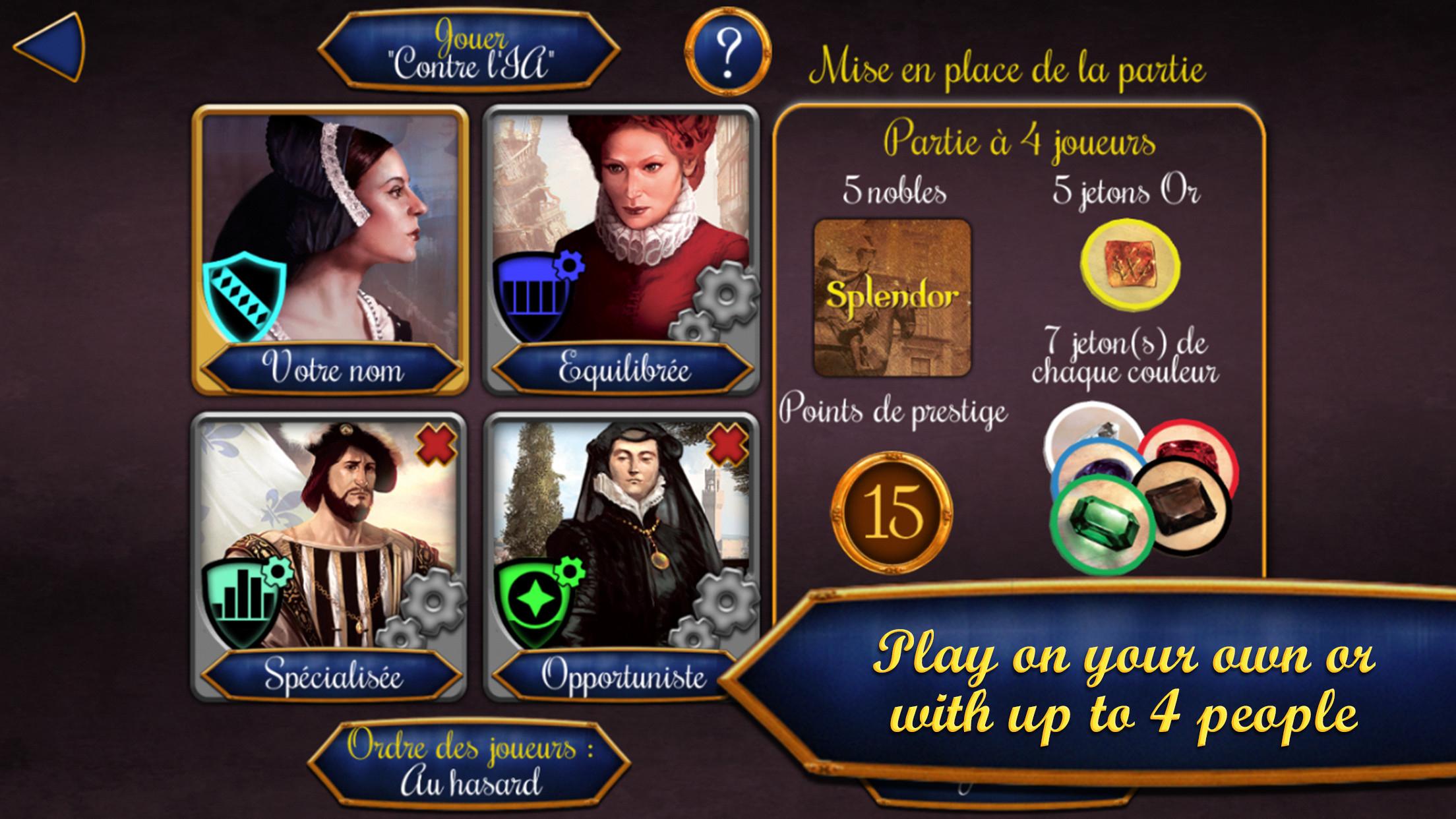The width and height of the screenshot is (1456, 819).
Task: Change the Partie à 4 joueurs setting
Action: pyautogui.click(x=1022, y=142)
